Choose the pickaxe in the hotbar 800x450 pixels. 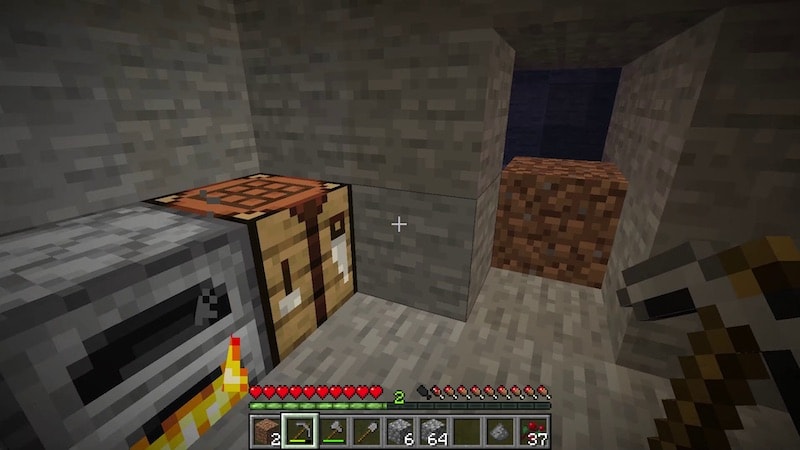click(x=299, y=431)
